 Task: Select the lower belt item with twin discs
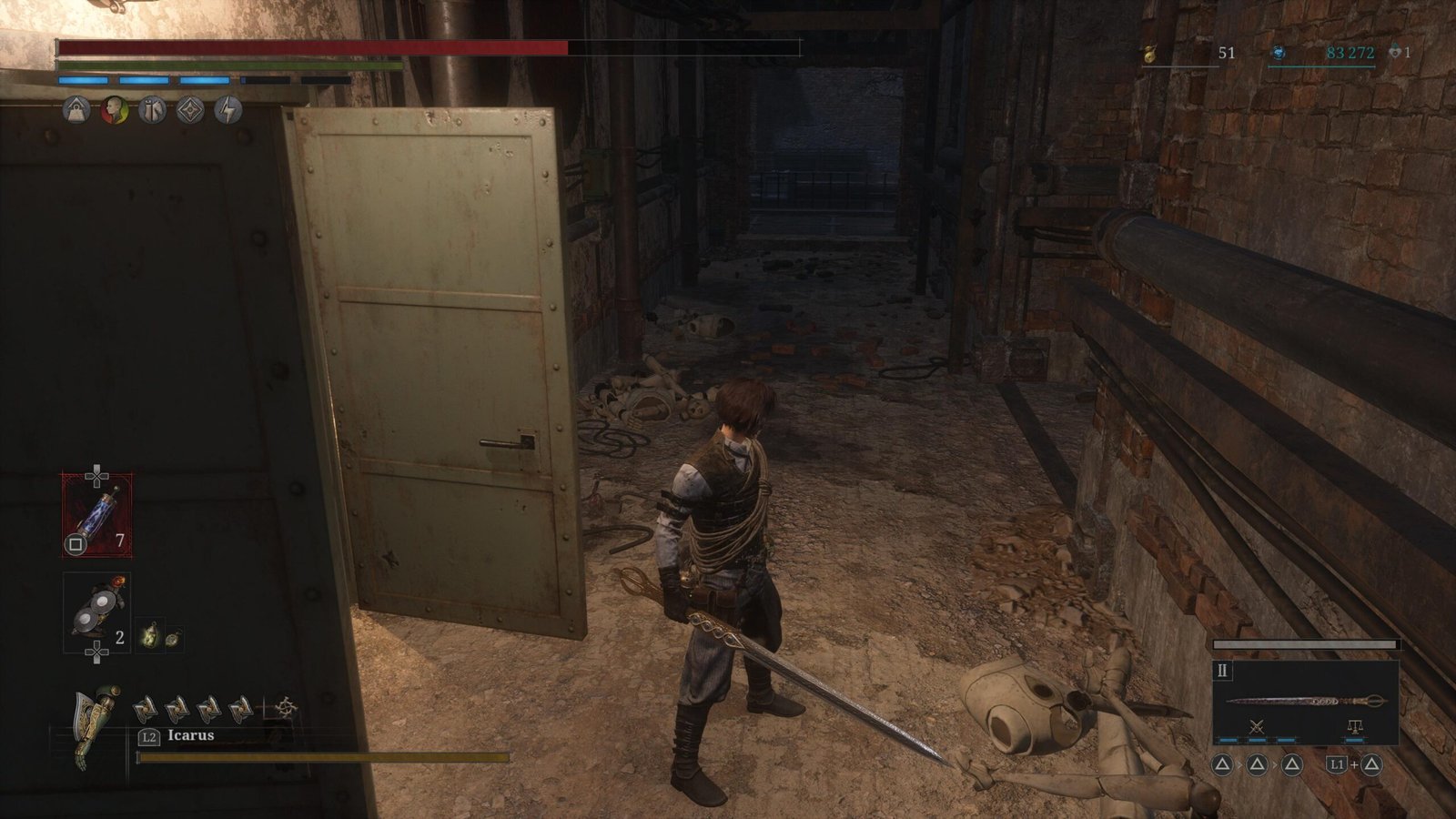(96, 612)
